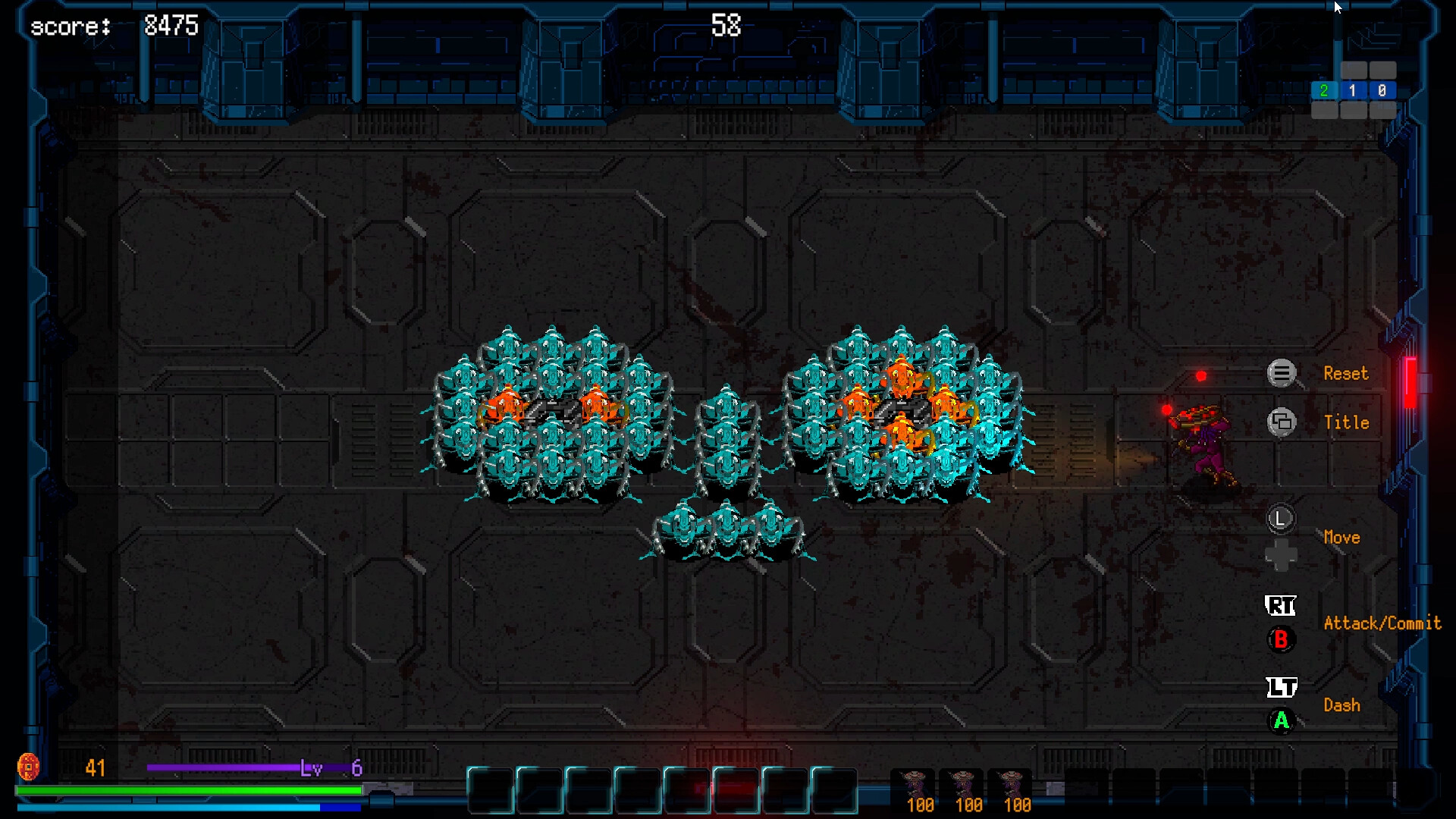
Task: Click the coin icon at bottom left
Action: (30, 767)
